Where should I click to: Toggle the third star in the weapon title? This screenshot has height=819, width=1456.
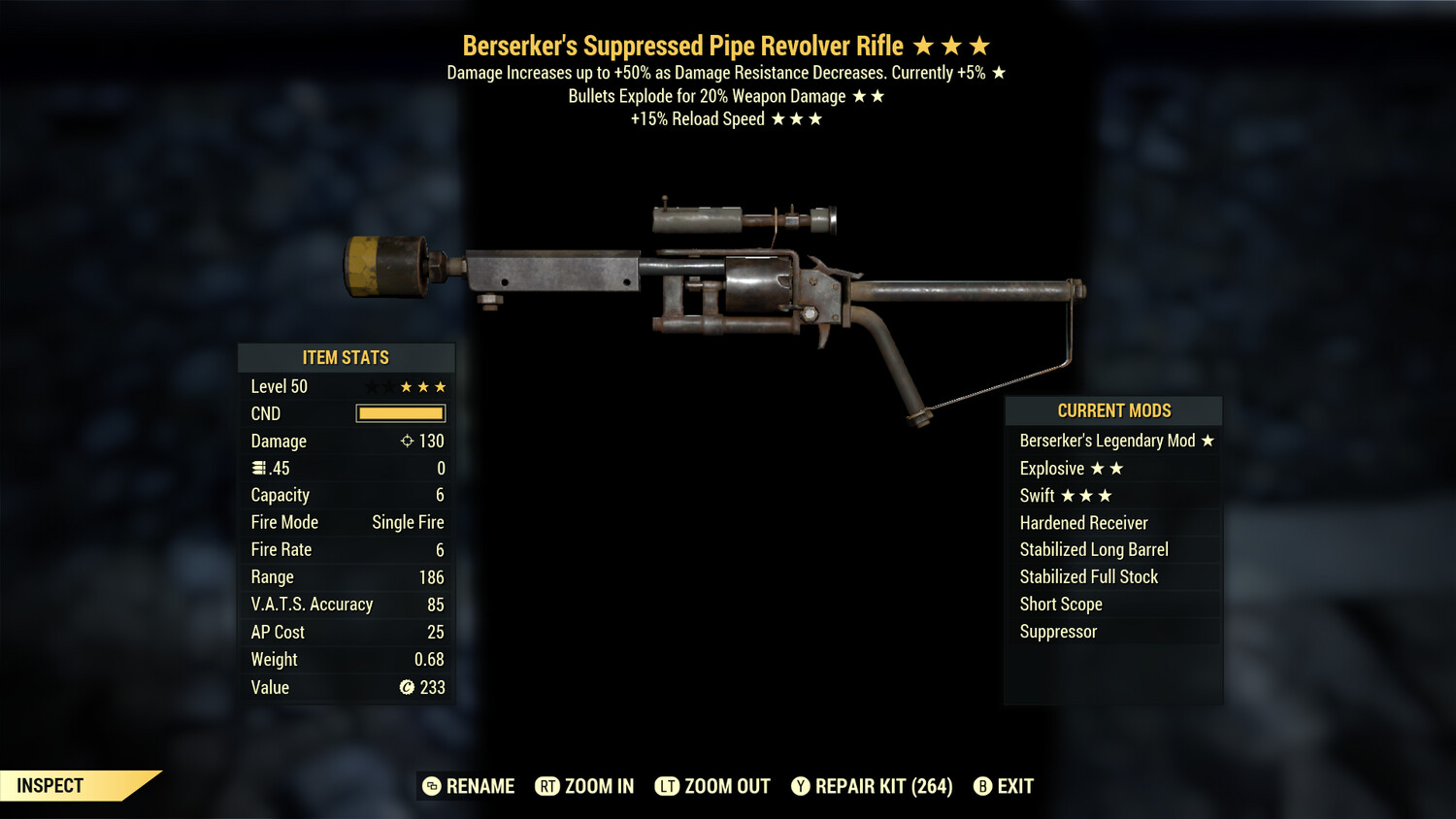tap(978, 45)
